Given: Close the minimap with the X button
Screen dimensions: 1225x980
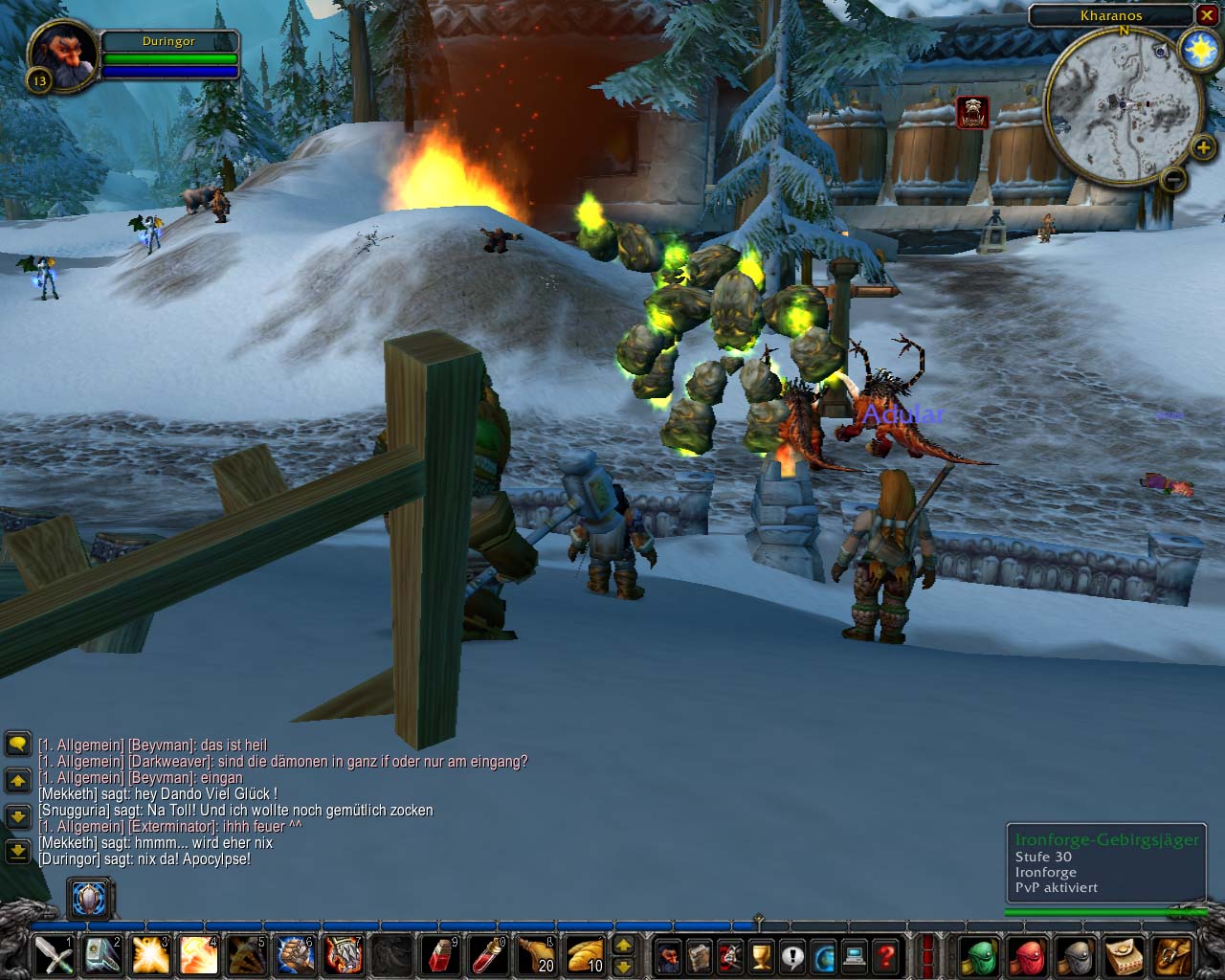Looking at the screenshot, I should pos(1206,15).
